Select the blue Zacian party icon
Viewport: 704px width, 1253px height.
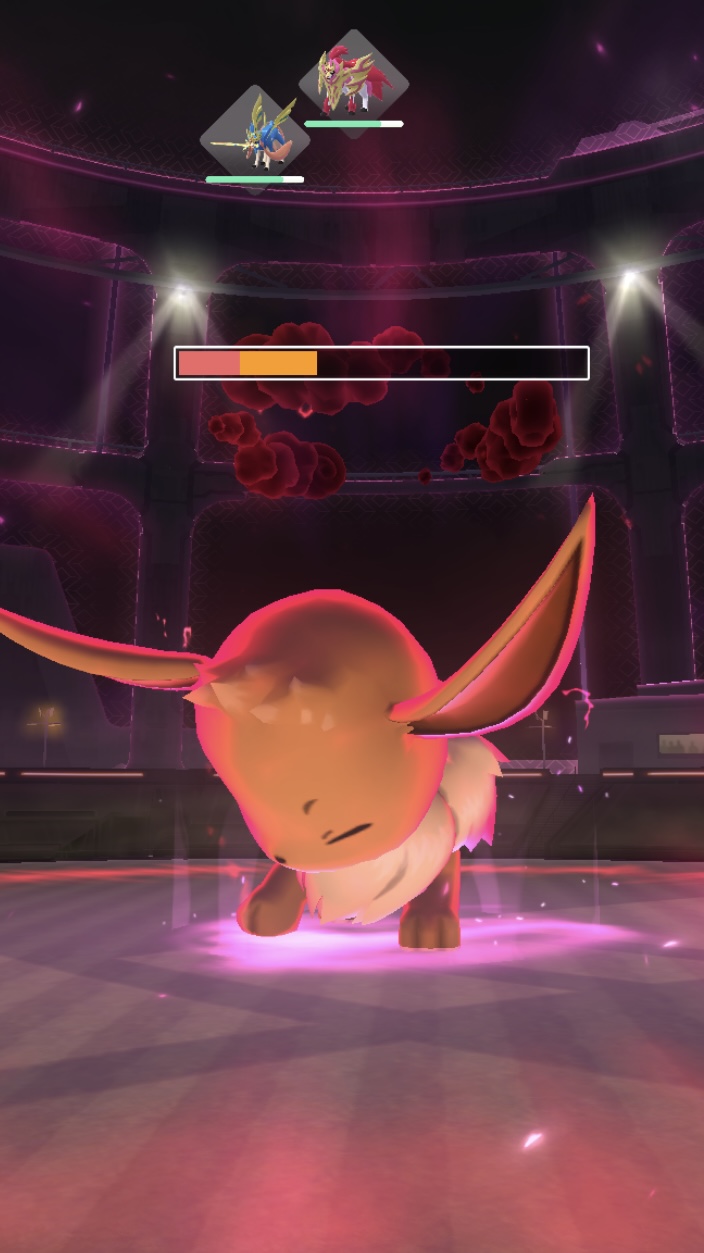pos(254,137)
